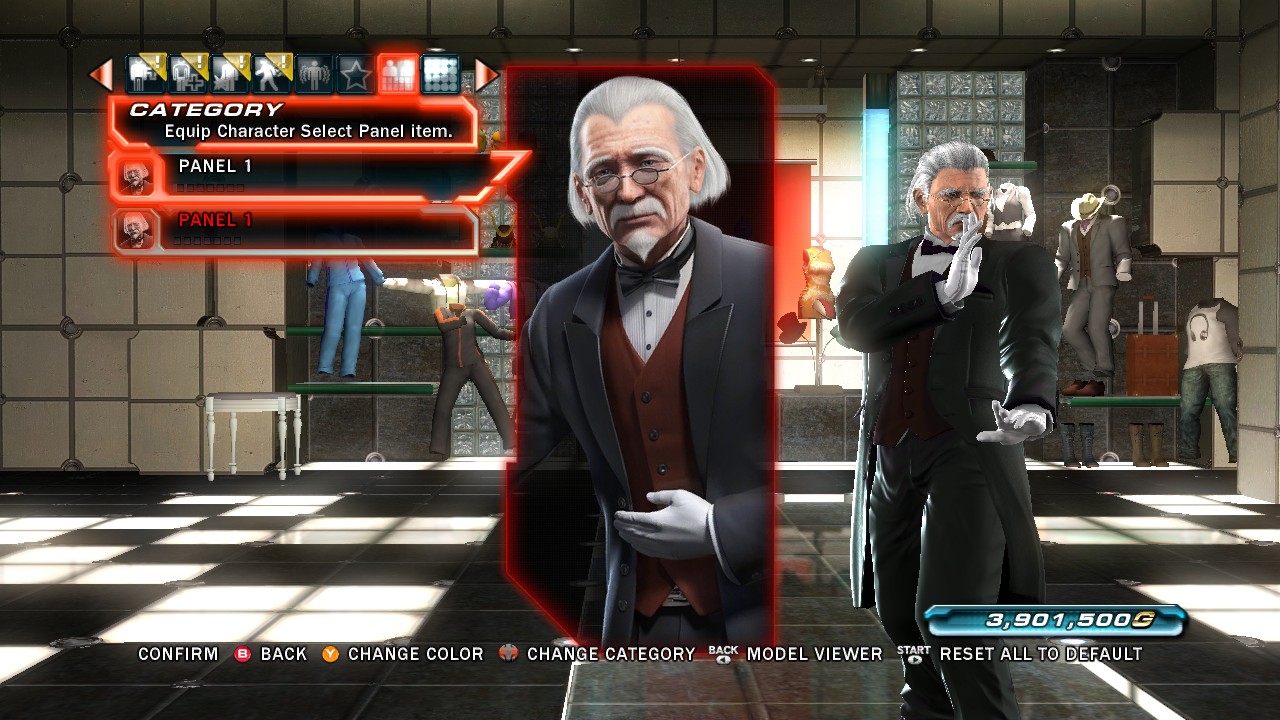Switch to the walking figure category

[271, 75]
